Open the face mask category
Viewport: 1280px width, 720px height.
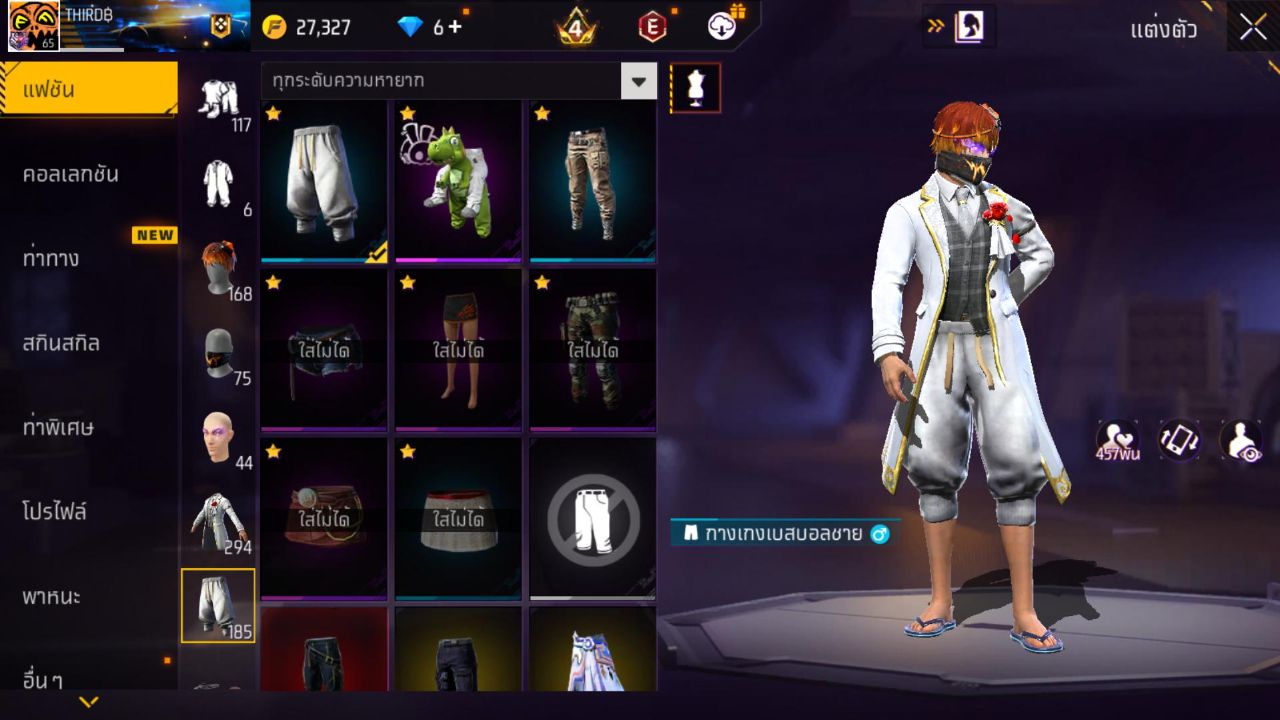coord(218,353)
